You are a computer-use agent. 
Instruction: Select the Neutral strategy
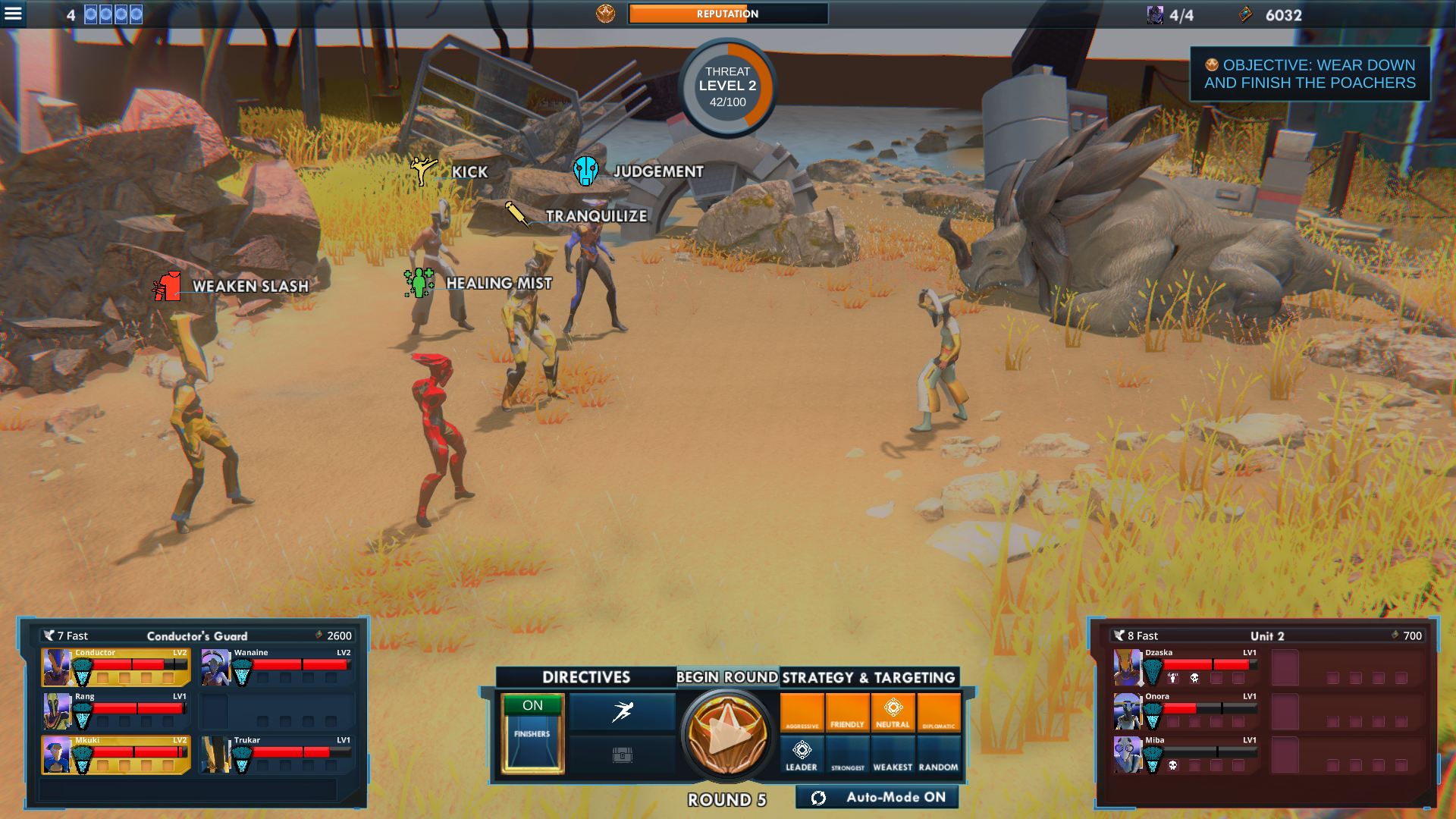click(x=893, y=713)
